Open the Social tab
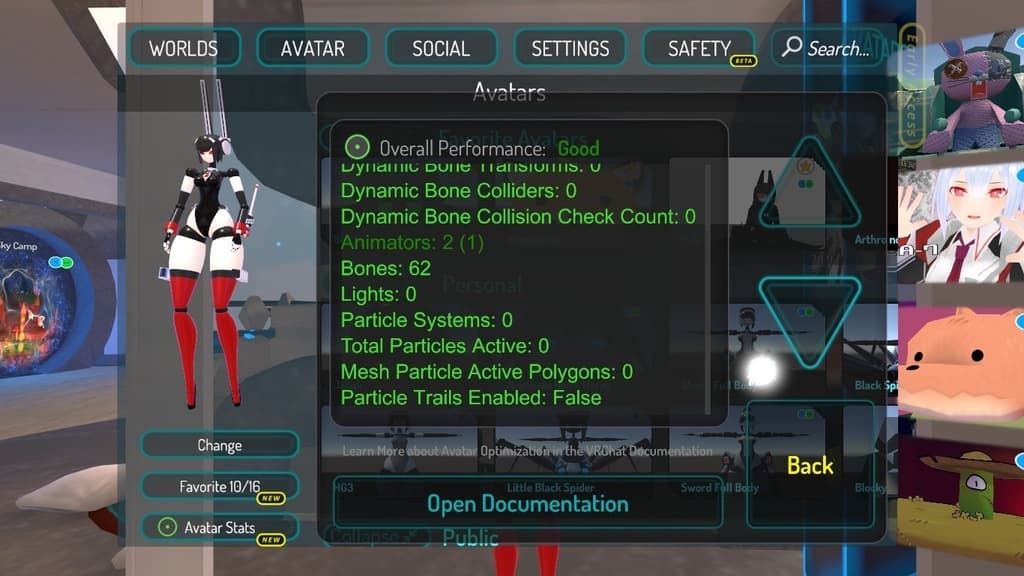 pyautogui.click(x=441, y=48)
